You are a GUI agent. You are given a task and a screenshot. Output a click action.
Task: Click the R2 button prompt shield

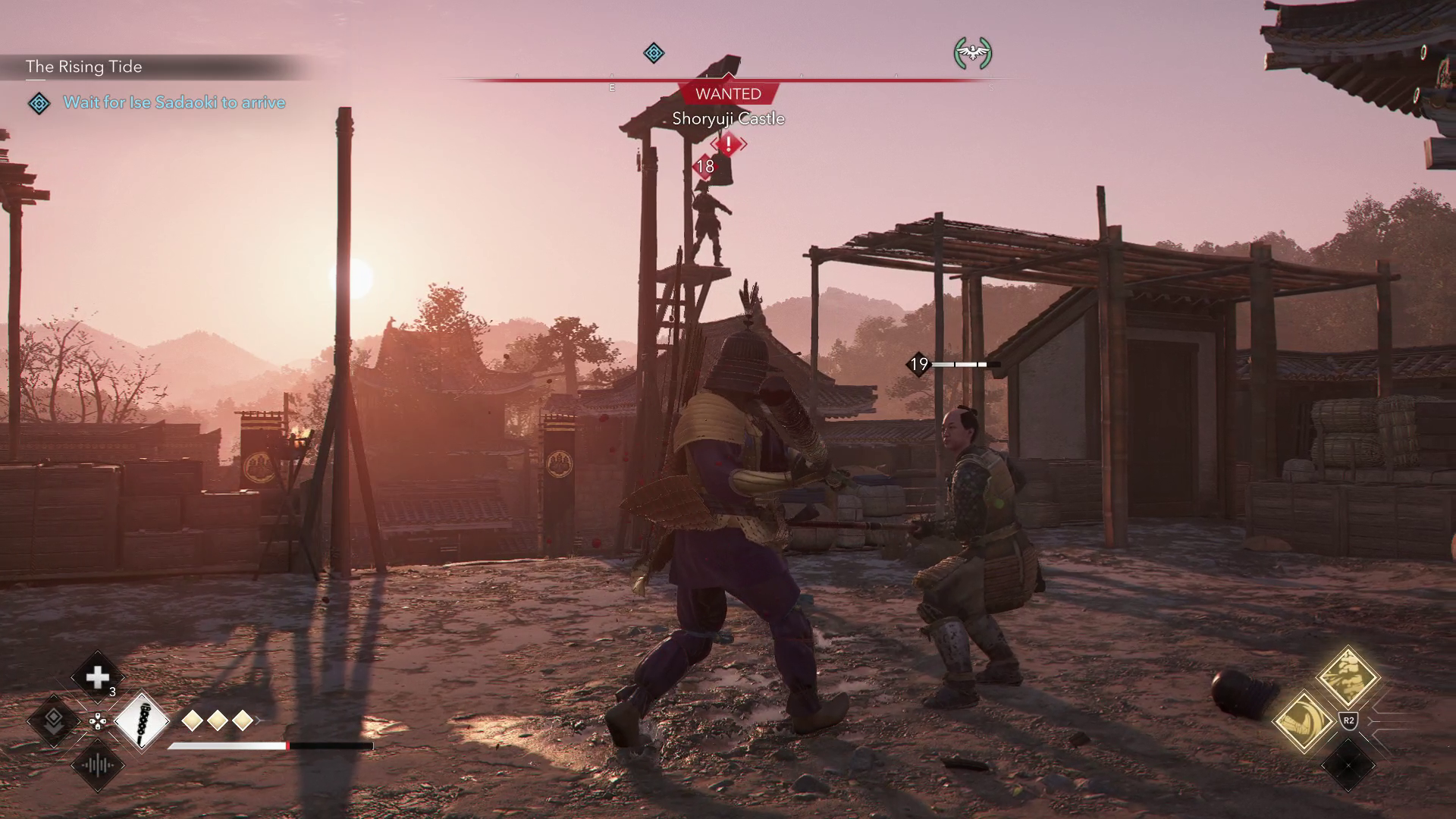pyautogui.click(x=1349, y=720)
